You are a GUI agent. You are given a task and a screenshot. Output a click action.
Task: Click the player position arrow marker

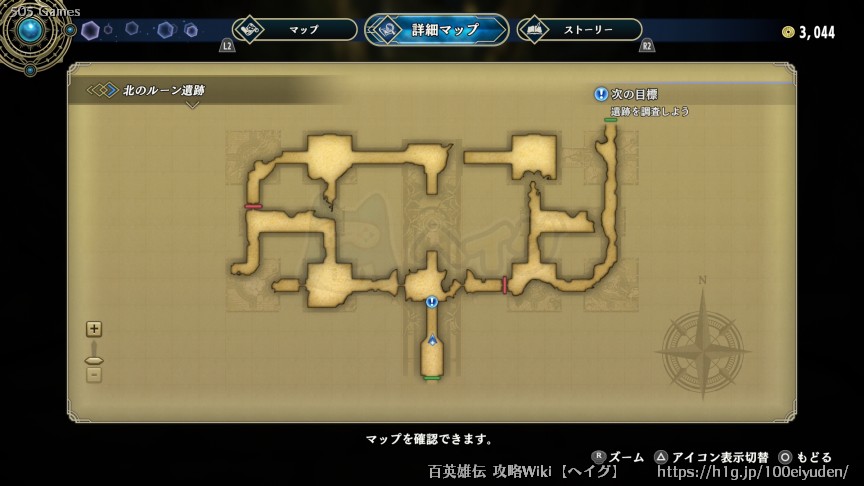432,341
